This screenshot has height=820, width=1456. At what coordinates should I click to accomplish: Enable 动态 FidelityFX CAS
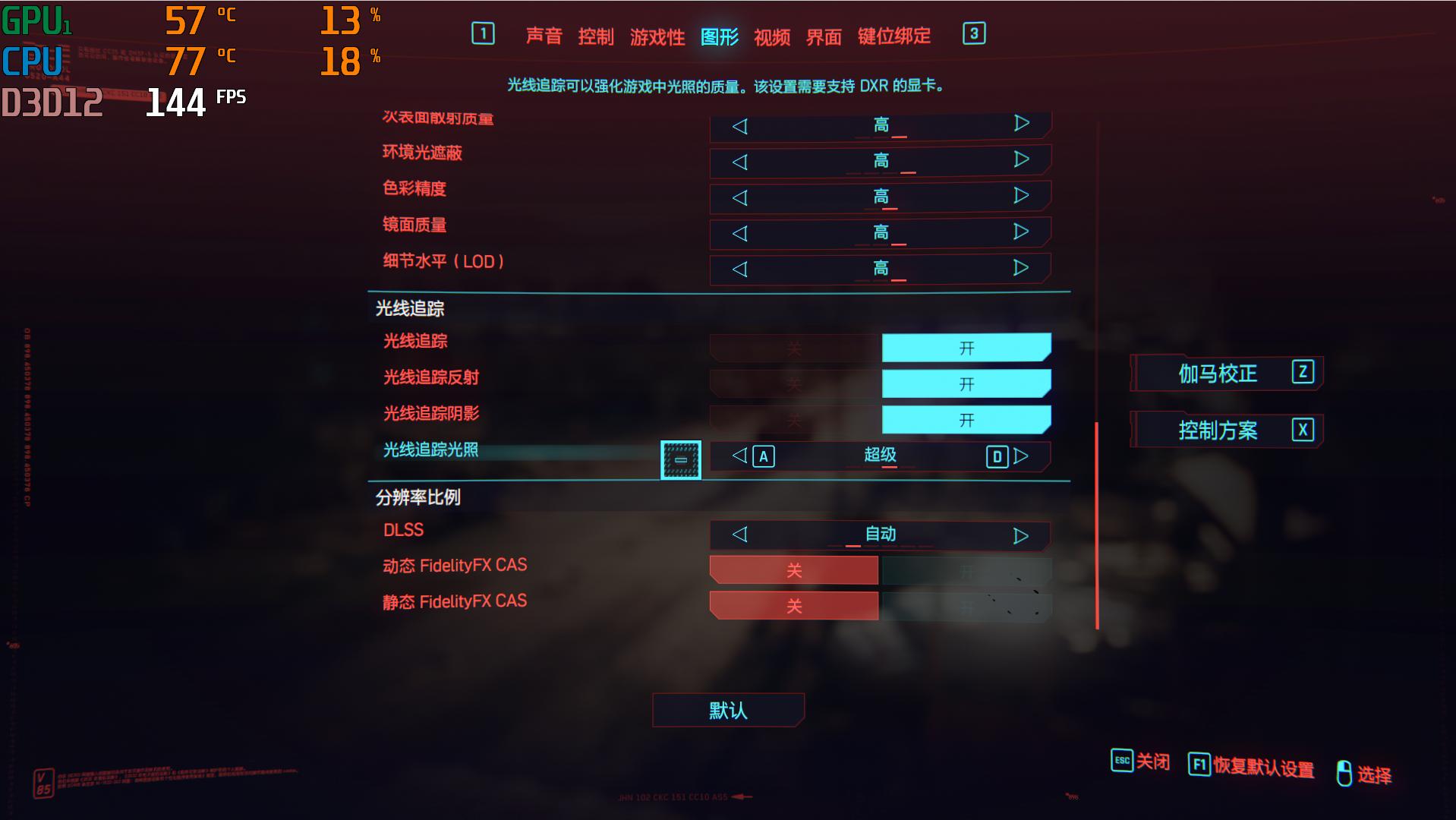tap(966, 569)
